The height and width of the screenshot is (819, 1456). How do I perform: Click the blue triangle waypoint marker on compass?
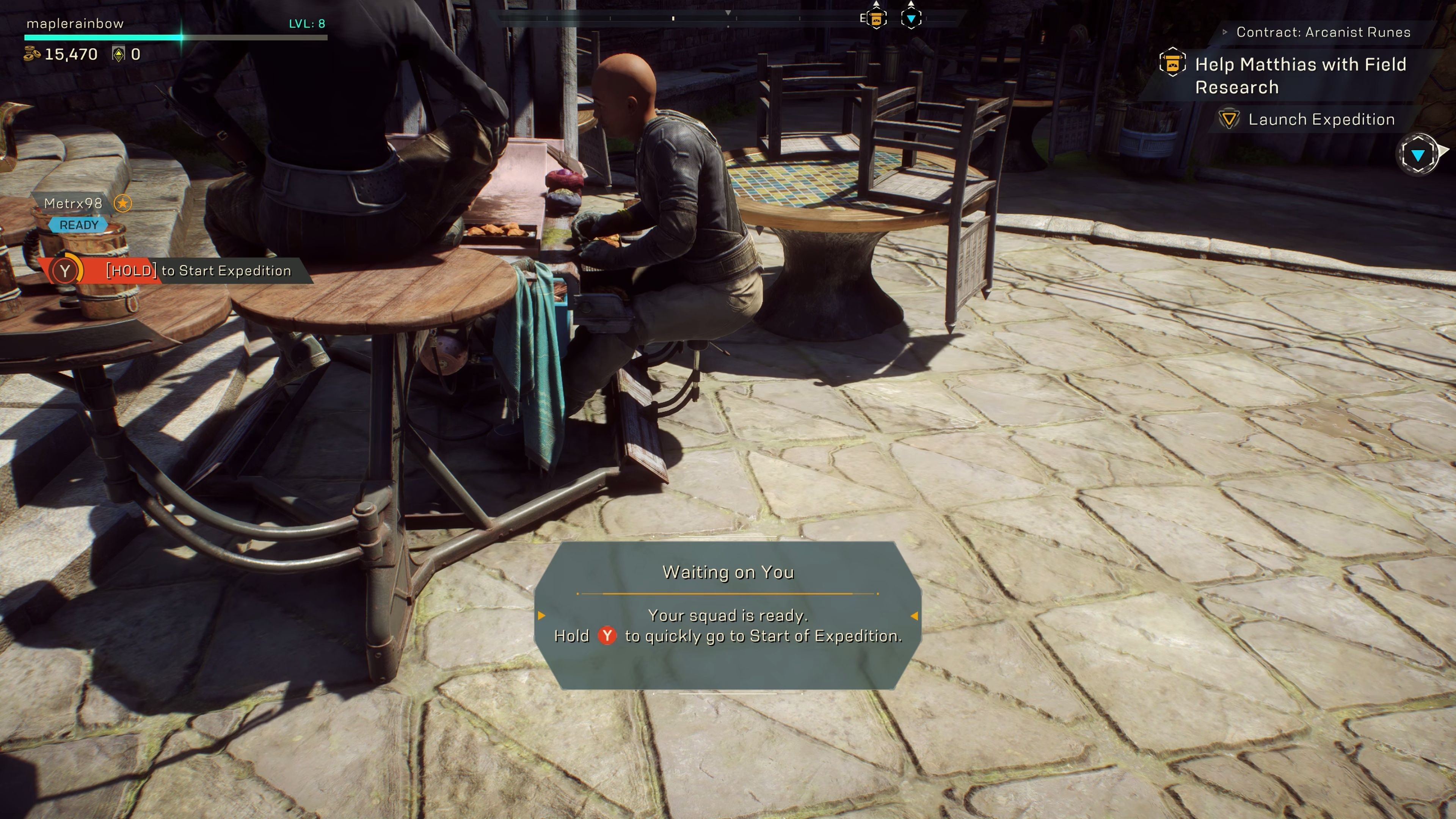[x=910, y=19]
